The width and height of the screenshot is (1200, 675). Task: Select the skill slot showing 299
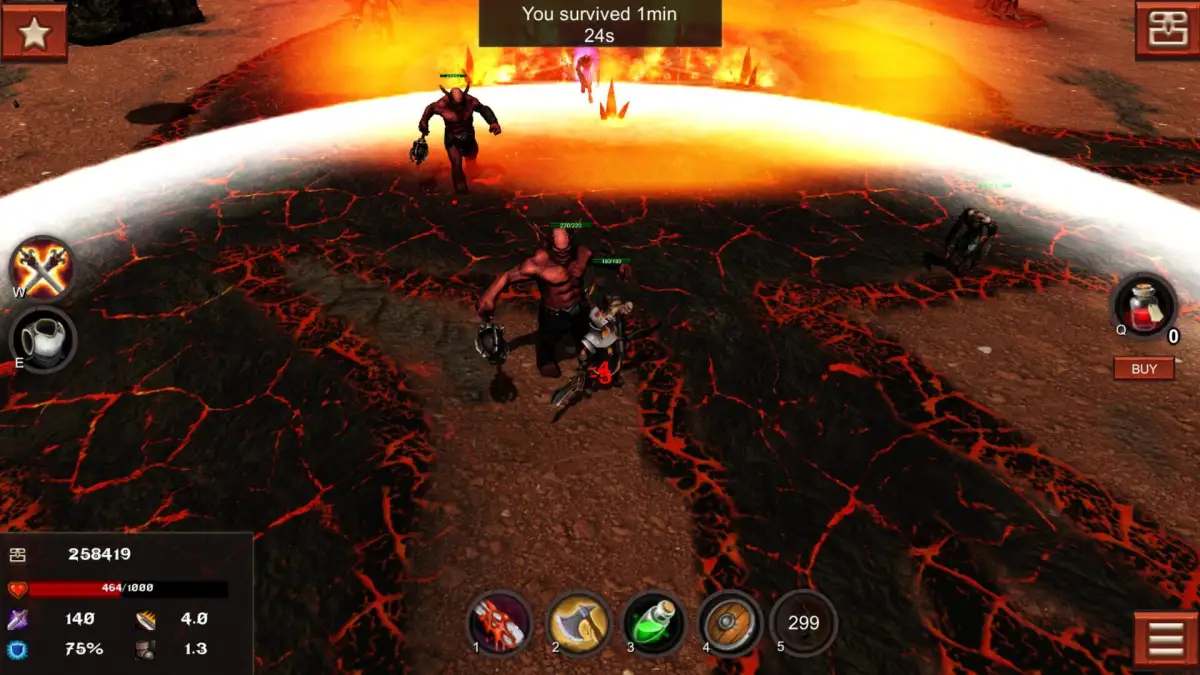[804, 623]
